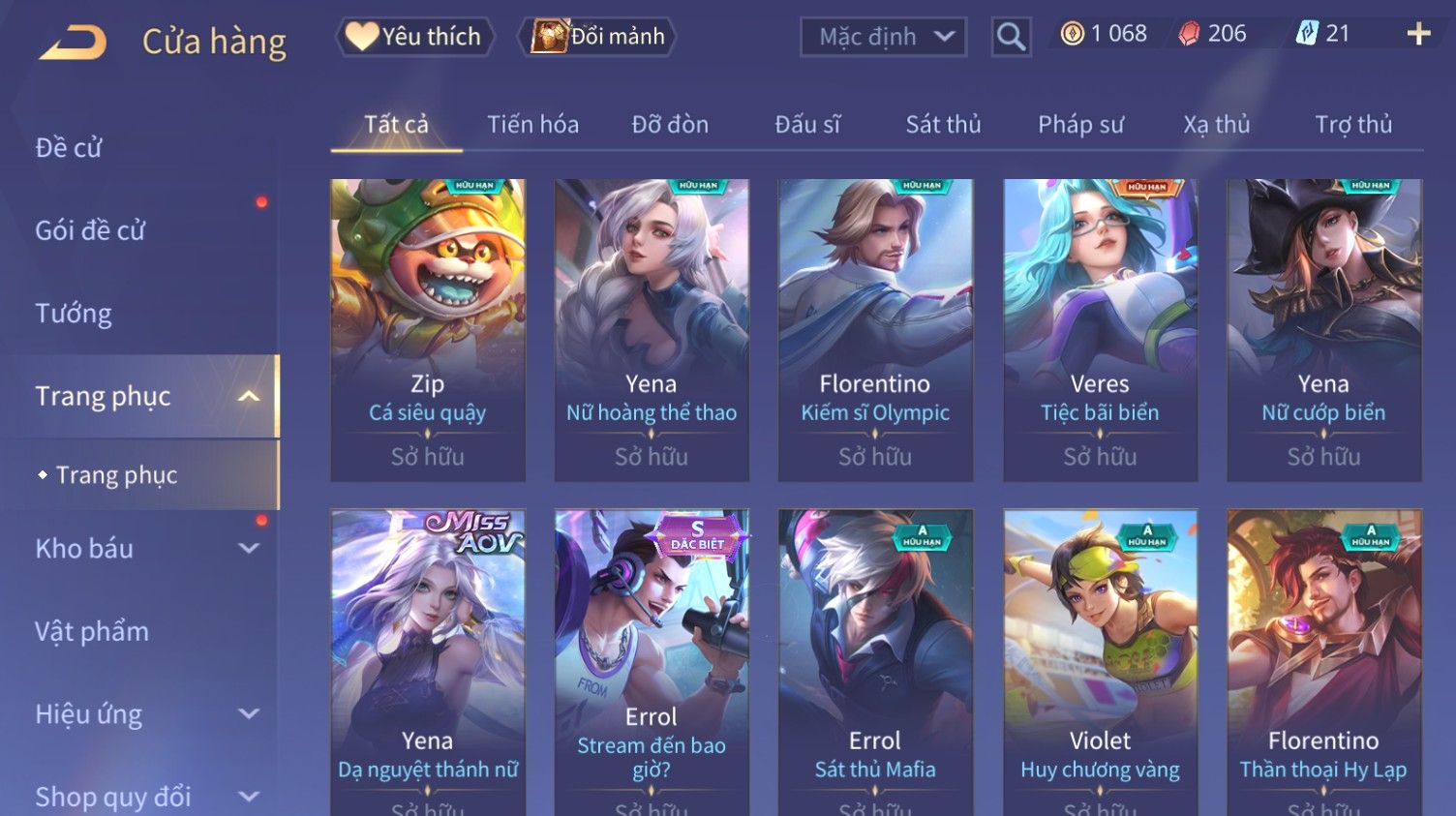Viewport: 1456px width, 816px height.
Task: Click the magnifying glass search button
Action: (1011, 37)
